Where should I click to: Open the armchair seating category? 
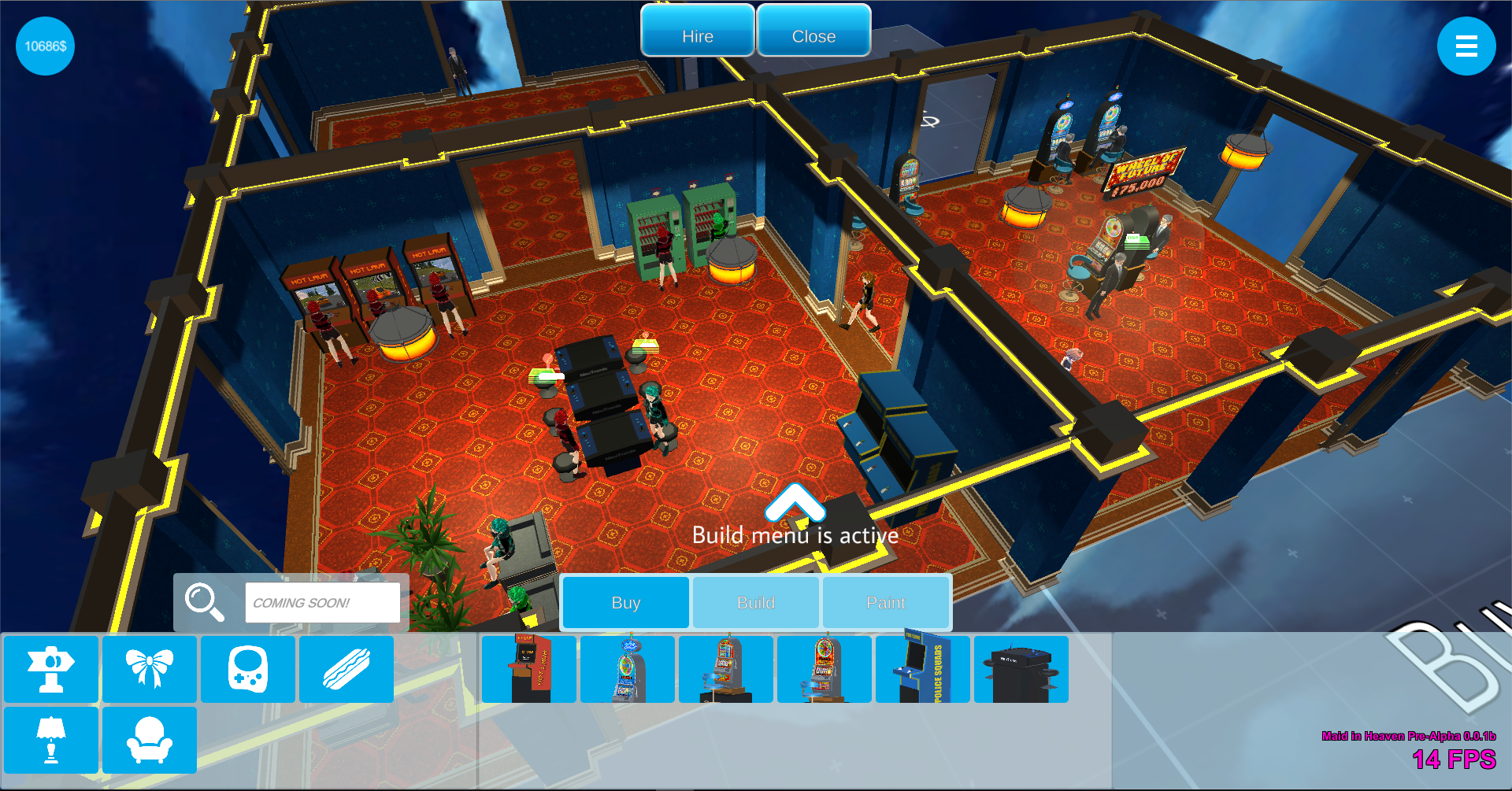pyautogui.click(x=150, y=740)
